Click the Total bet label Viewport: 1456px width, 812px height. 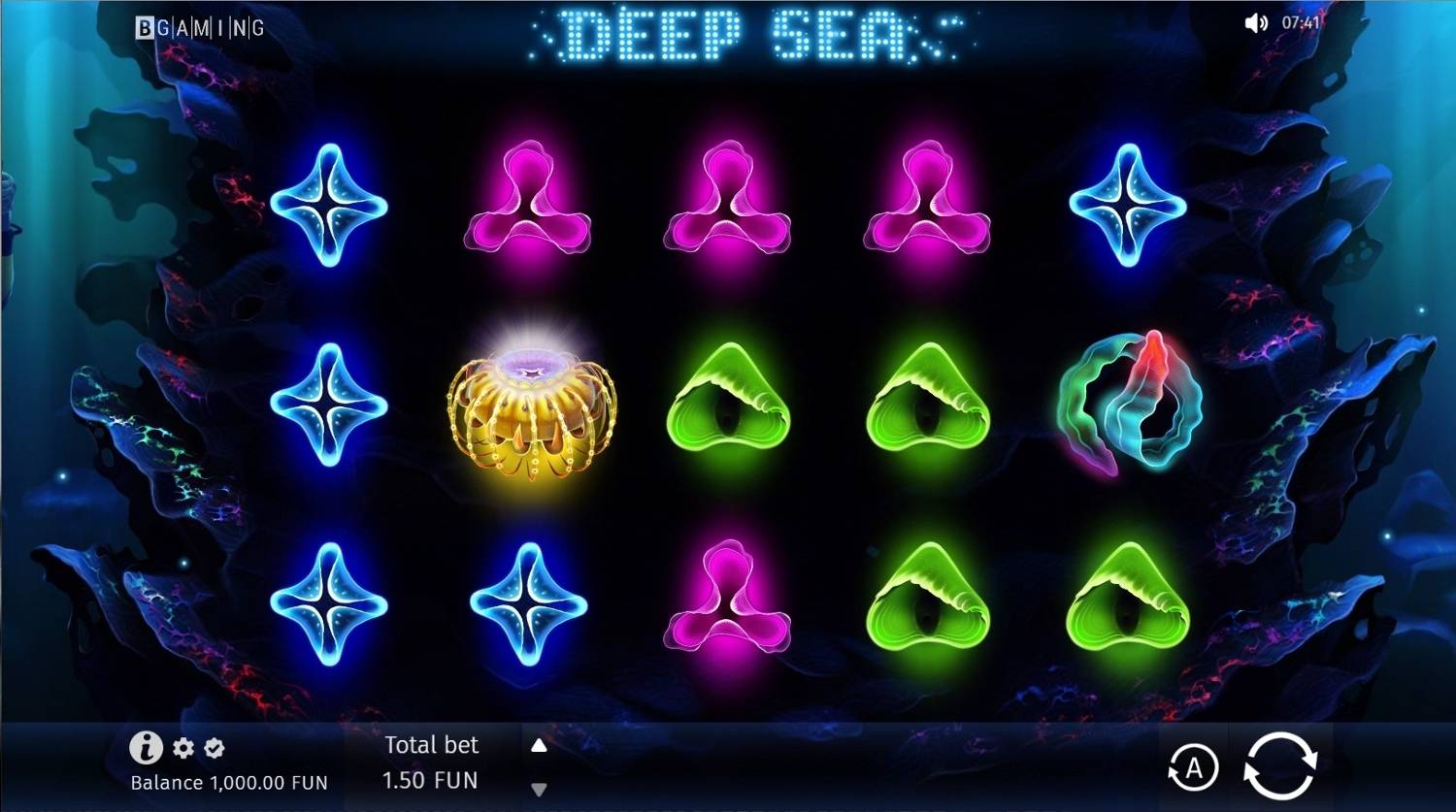click(431, 745)
